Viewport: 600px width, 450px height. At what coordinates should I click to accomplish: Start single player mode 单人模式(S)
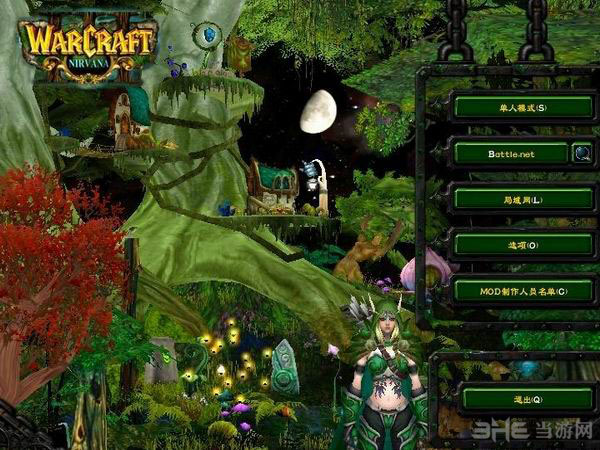coord(523,106)
